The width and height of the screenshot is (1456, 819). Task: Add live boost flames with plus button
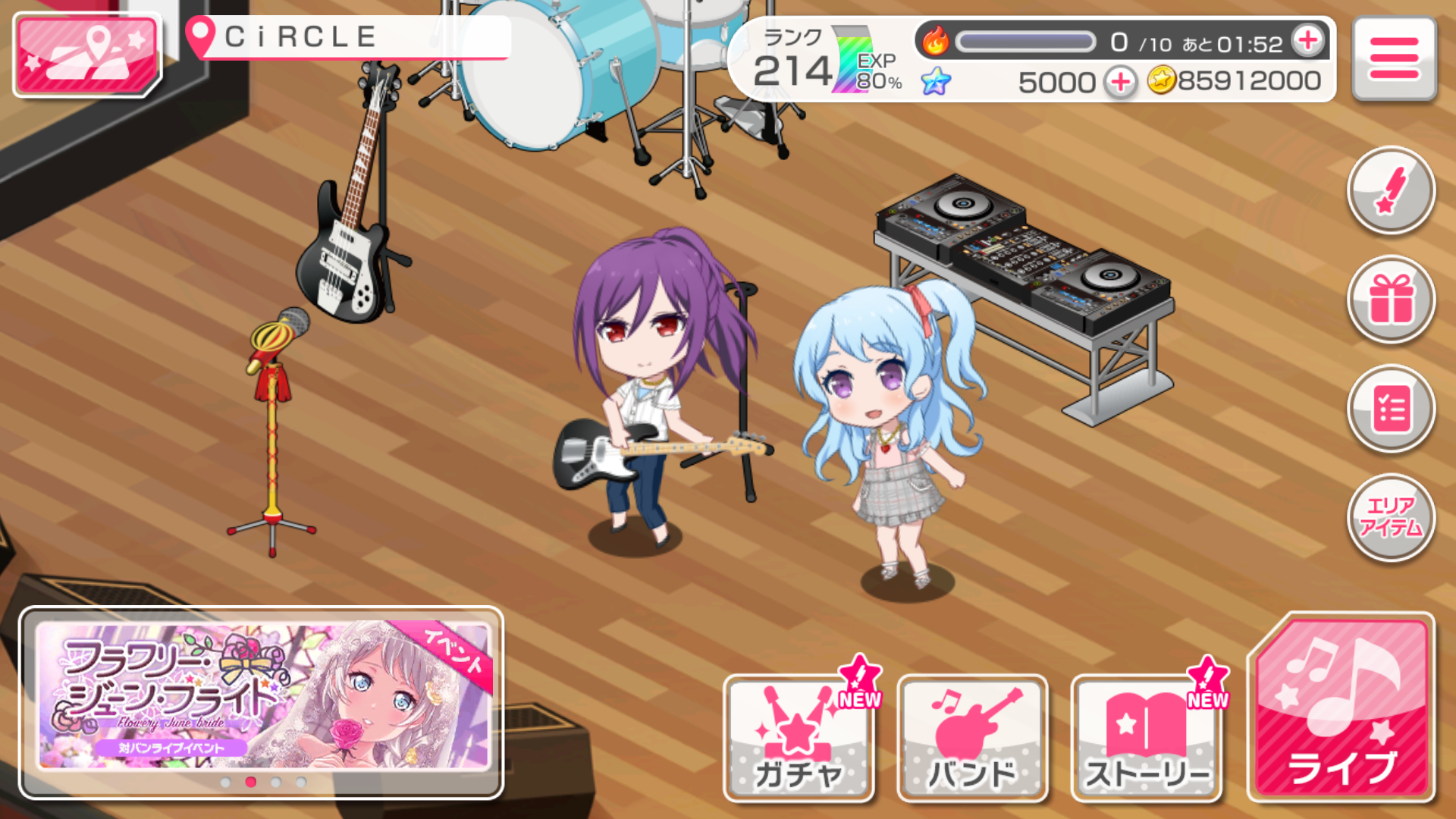[1308, 40]
